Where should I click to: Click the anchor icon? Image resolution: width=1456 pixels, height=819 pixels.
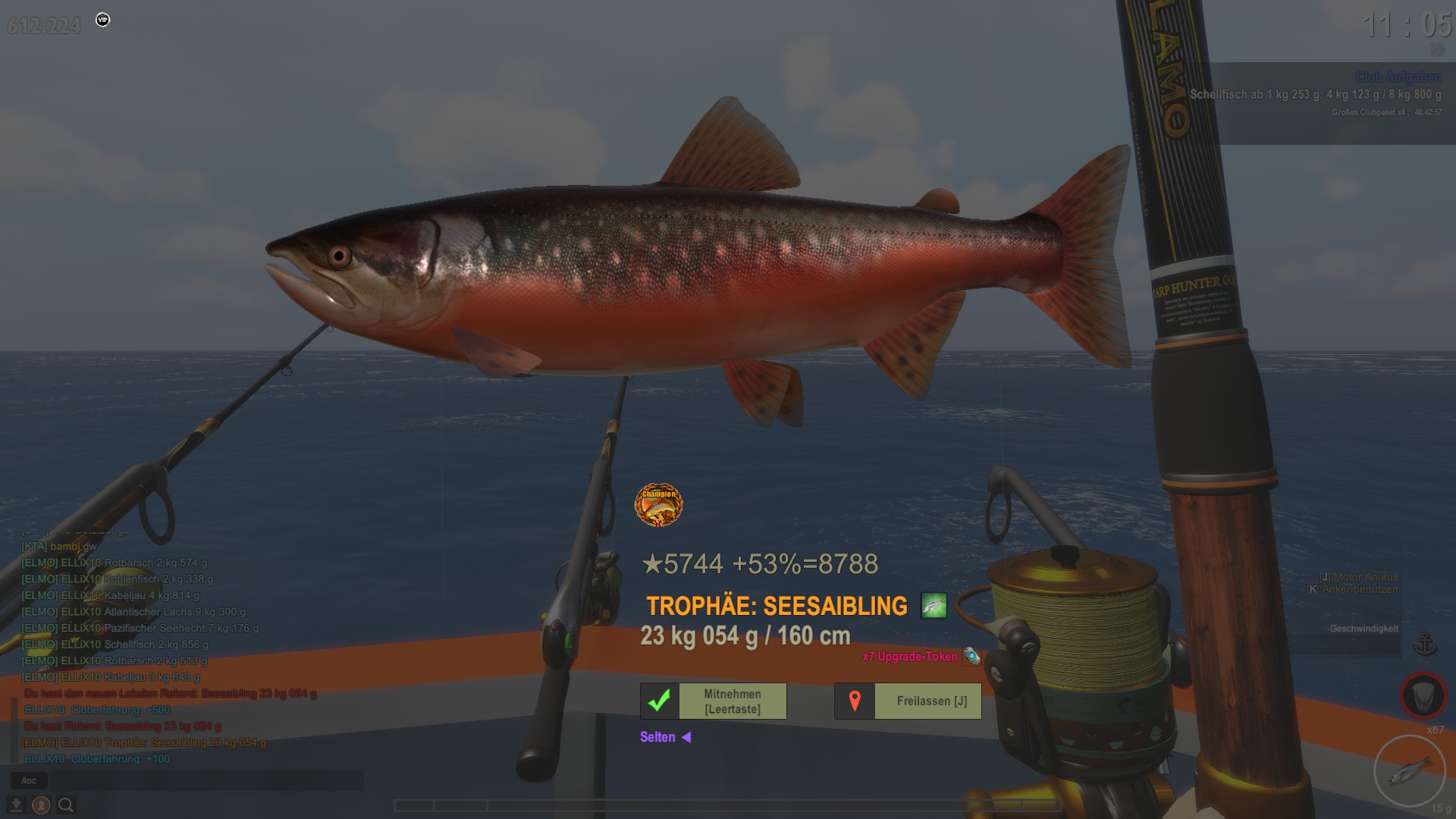tap(1425, 644)
